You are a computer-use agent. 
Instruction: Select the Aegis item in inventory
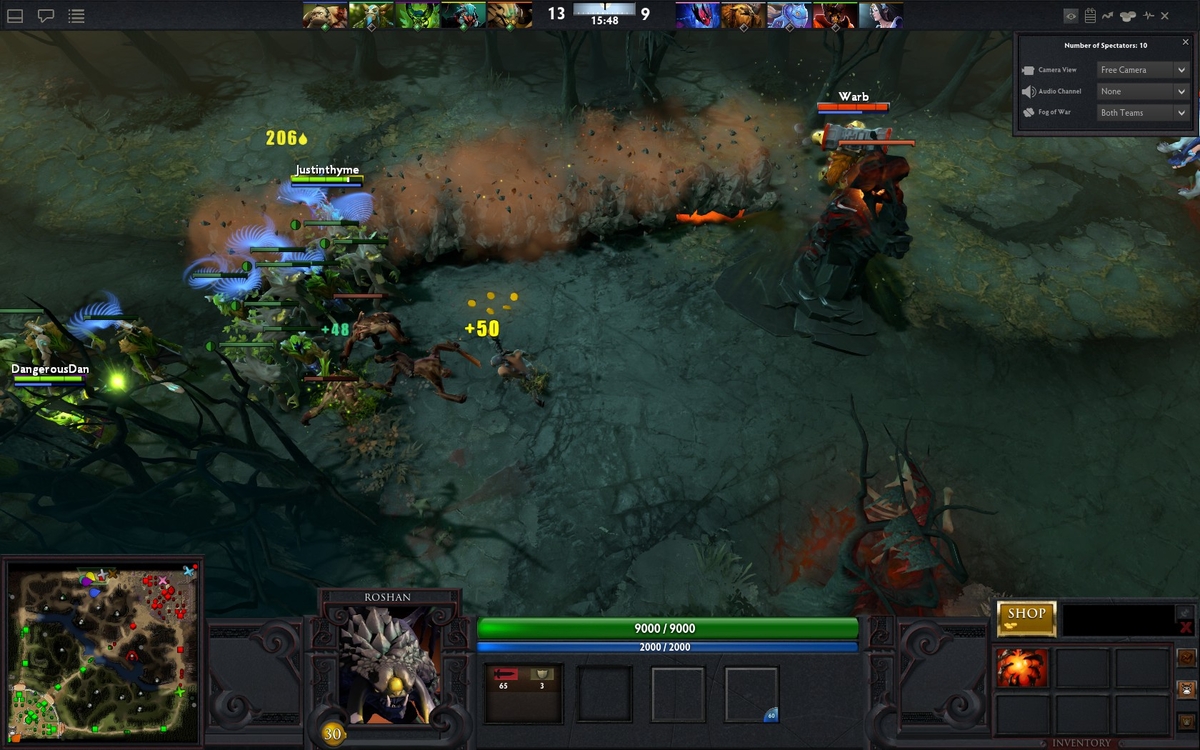[1022, 668]
